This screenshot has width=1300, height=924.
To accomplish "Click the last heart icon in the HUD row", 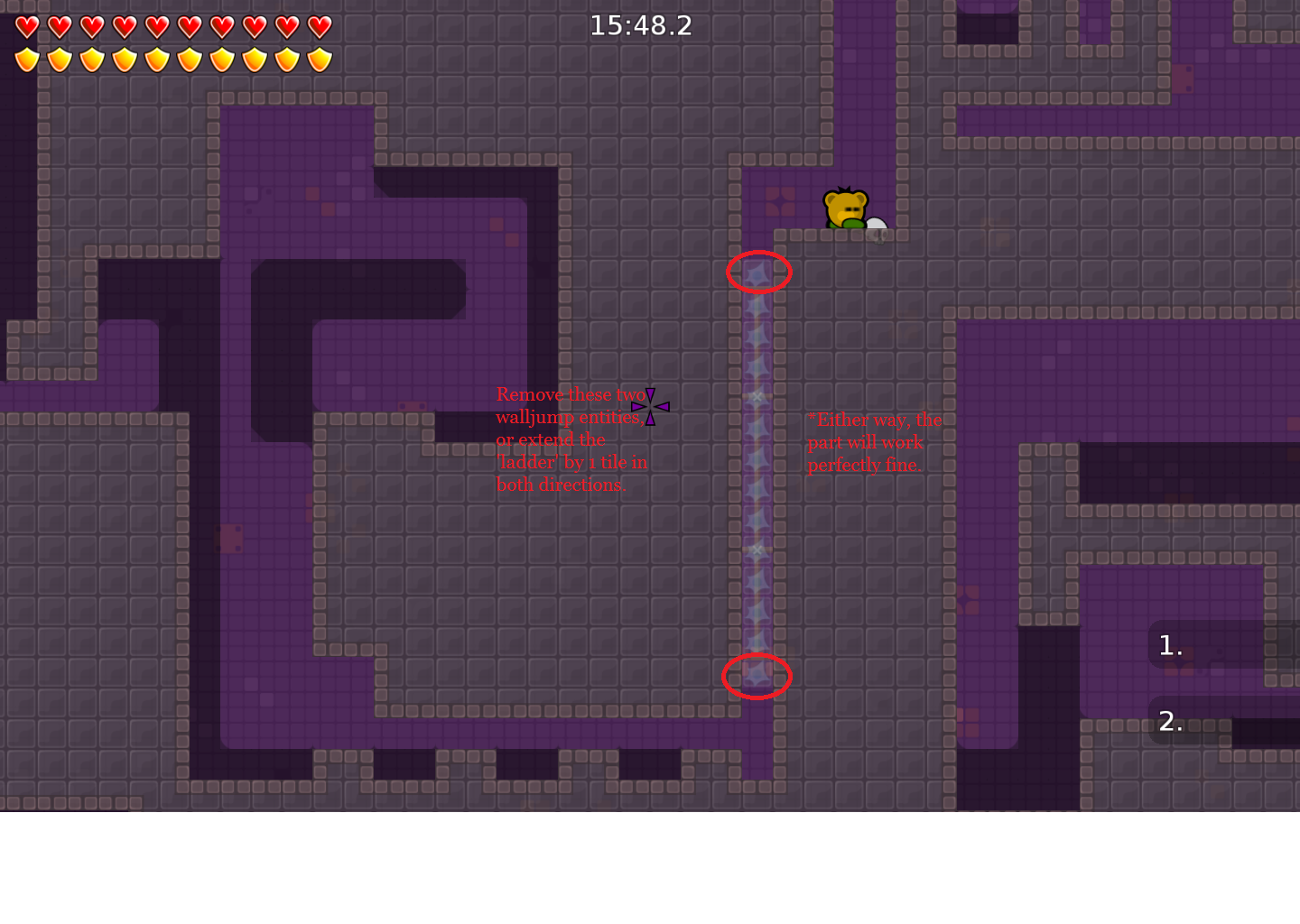I will 320,27.
